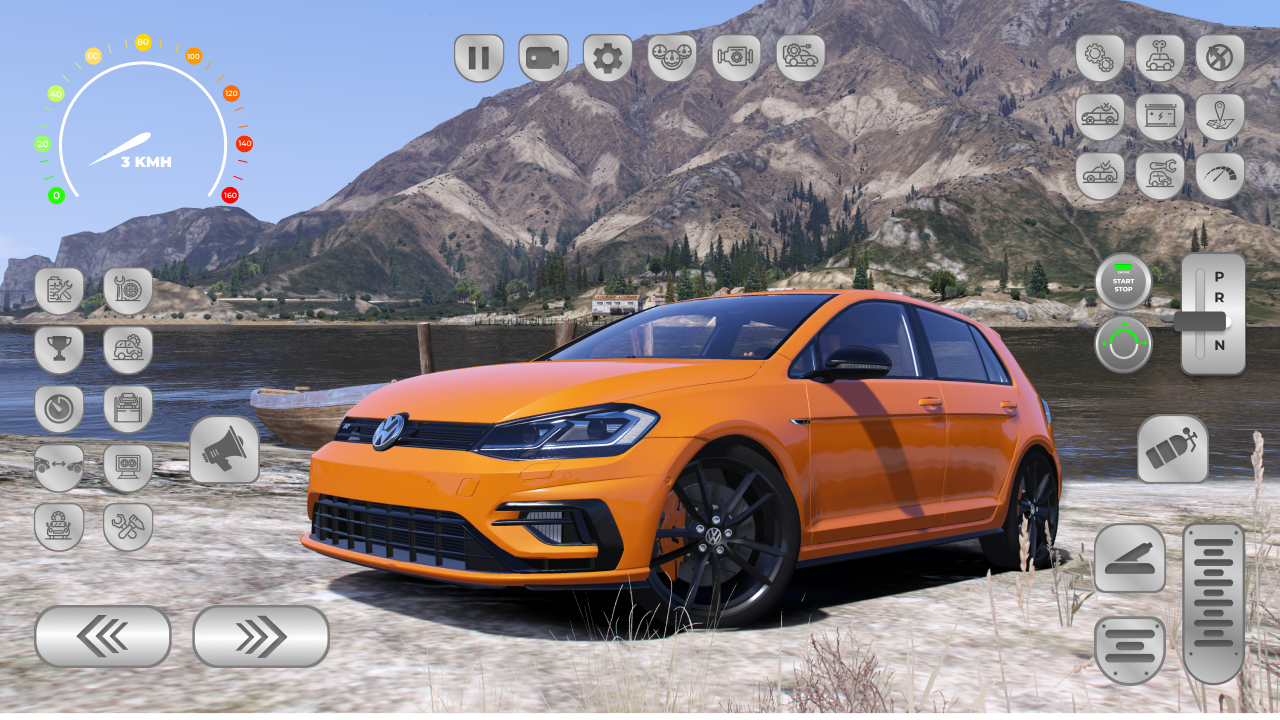This screenshot has width=1280, height=720.
Task: Toggle the engine Start Stop button
Action: pyautogui.click(x=1123, y=283)
